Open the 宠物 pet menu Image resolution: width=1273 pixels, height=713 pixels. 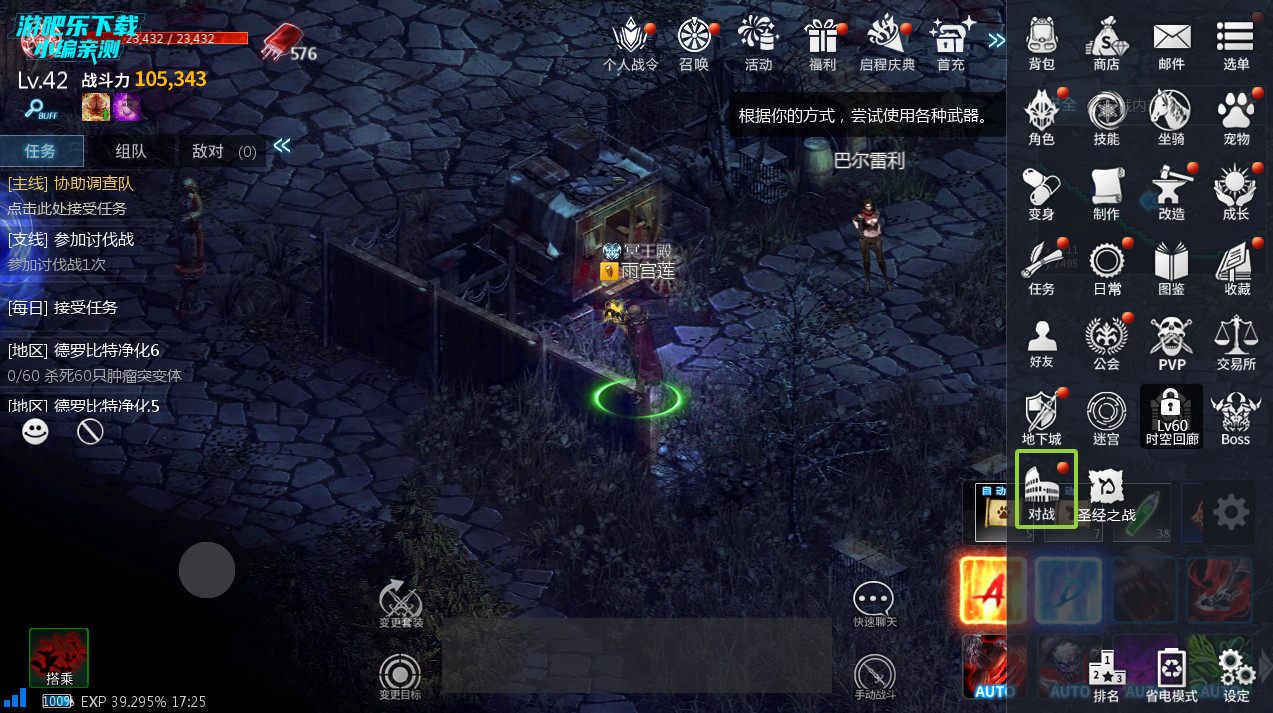(1236, 118)
